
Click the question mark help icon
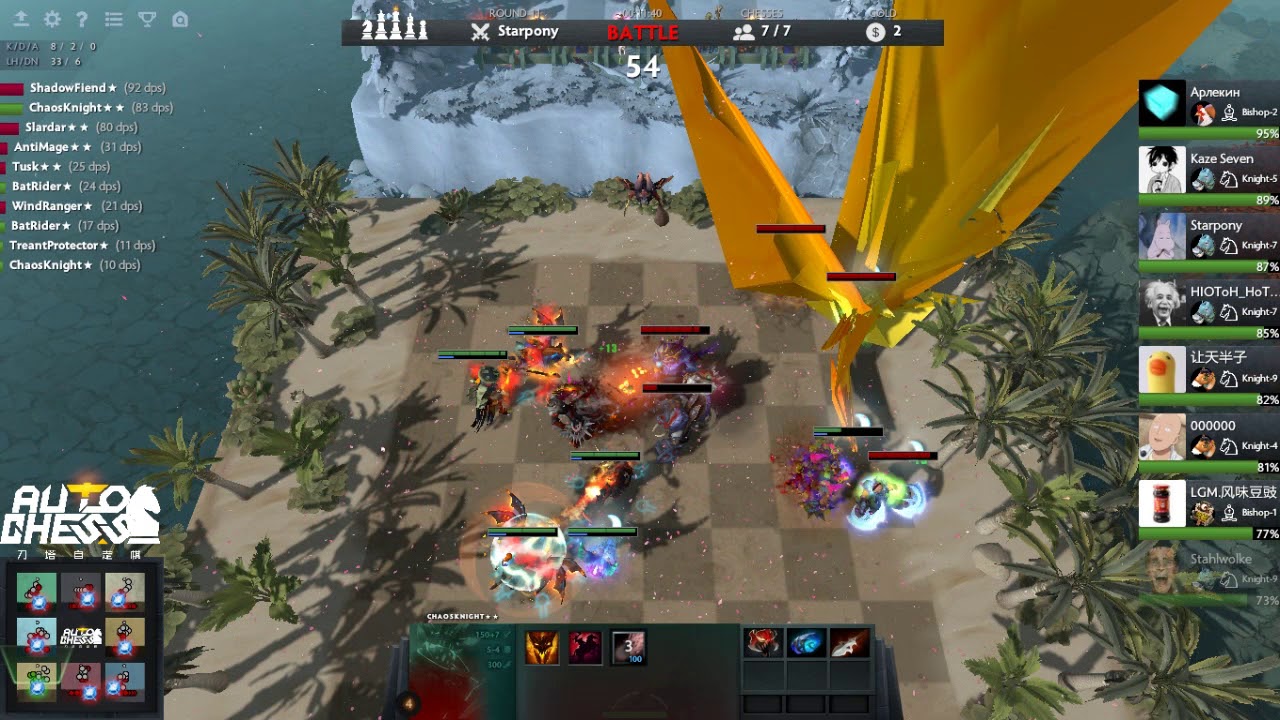coord(82,19)
